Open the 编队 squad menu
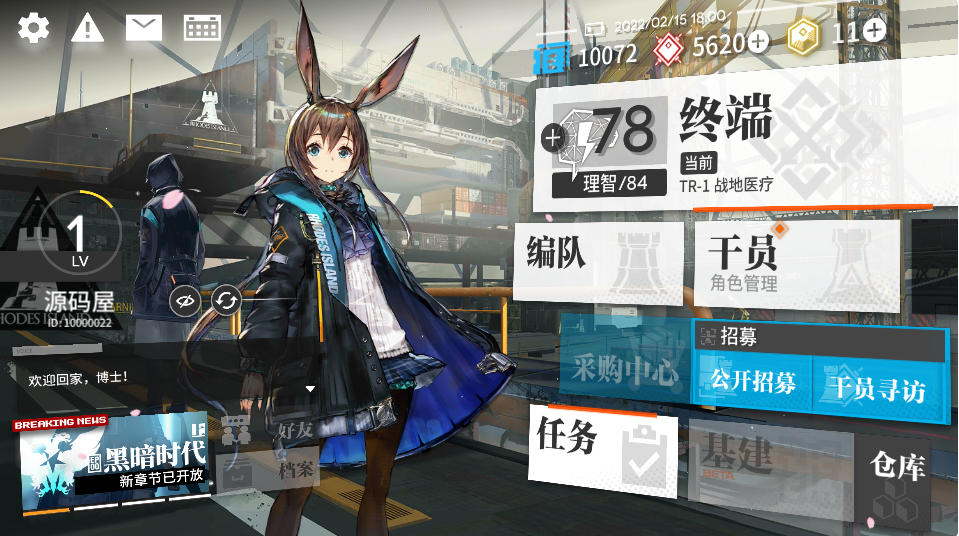 [x=597, y=263]
